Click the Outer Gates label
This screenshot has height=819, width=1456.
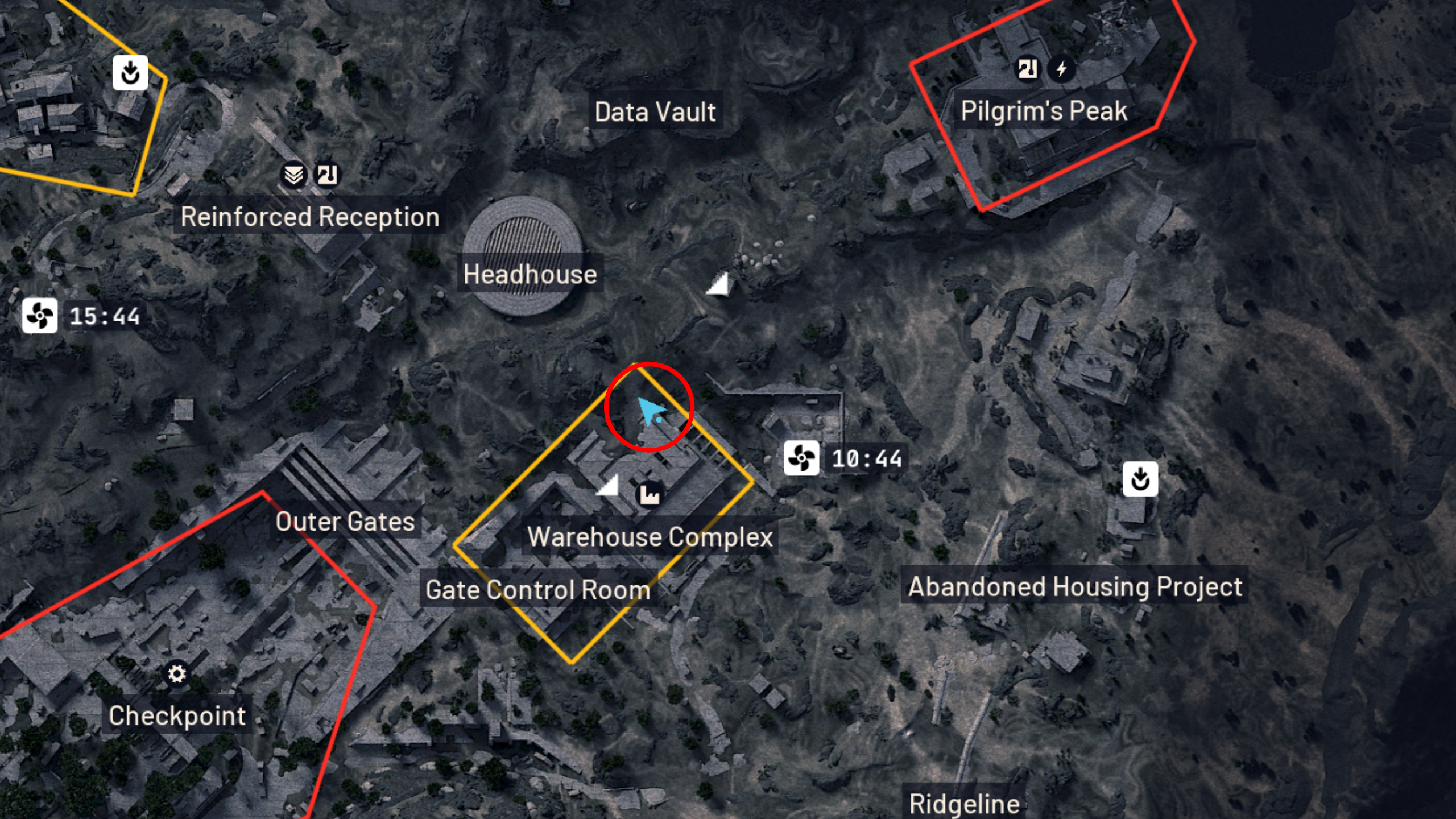pyautogui.click(x=345, y=522)
